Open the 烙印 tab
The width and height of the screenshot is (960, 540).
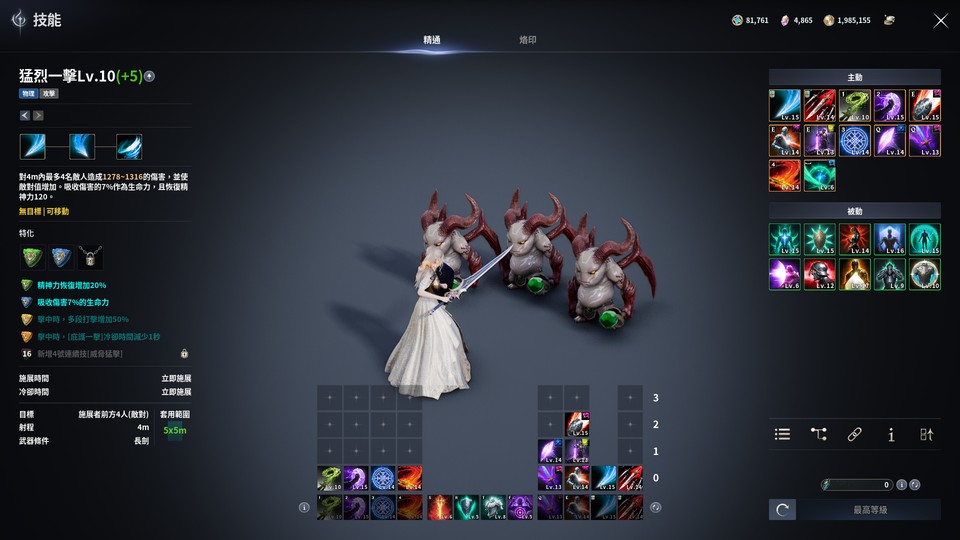(528, 40)
